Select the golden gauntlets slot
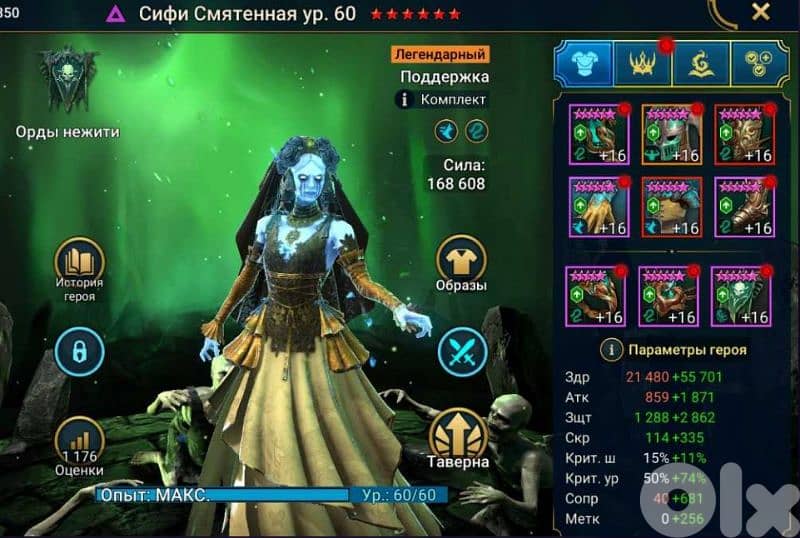Image resolution: width=800 pixels, height=538 pixels. [x=598, y=207]
